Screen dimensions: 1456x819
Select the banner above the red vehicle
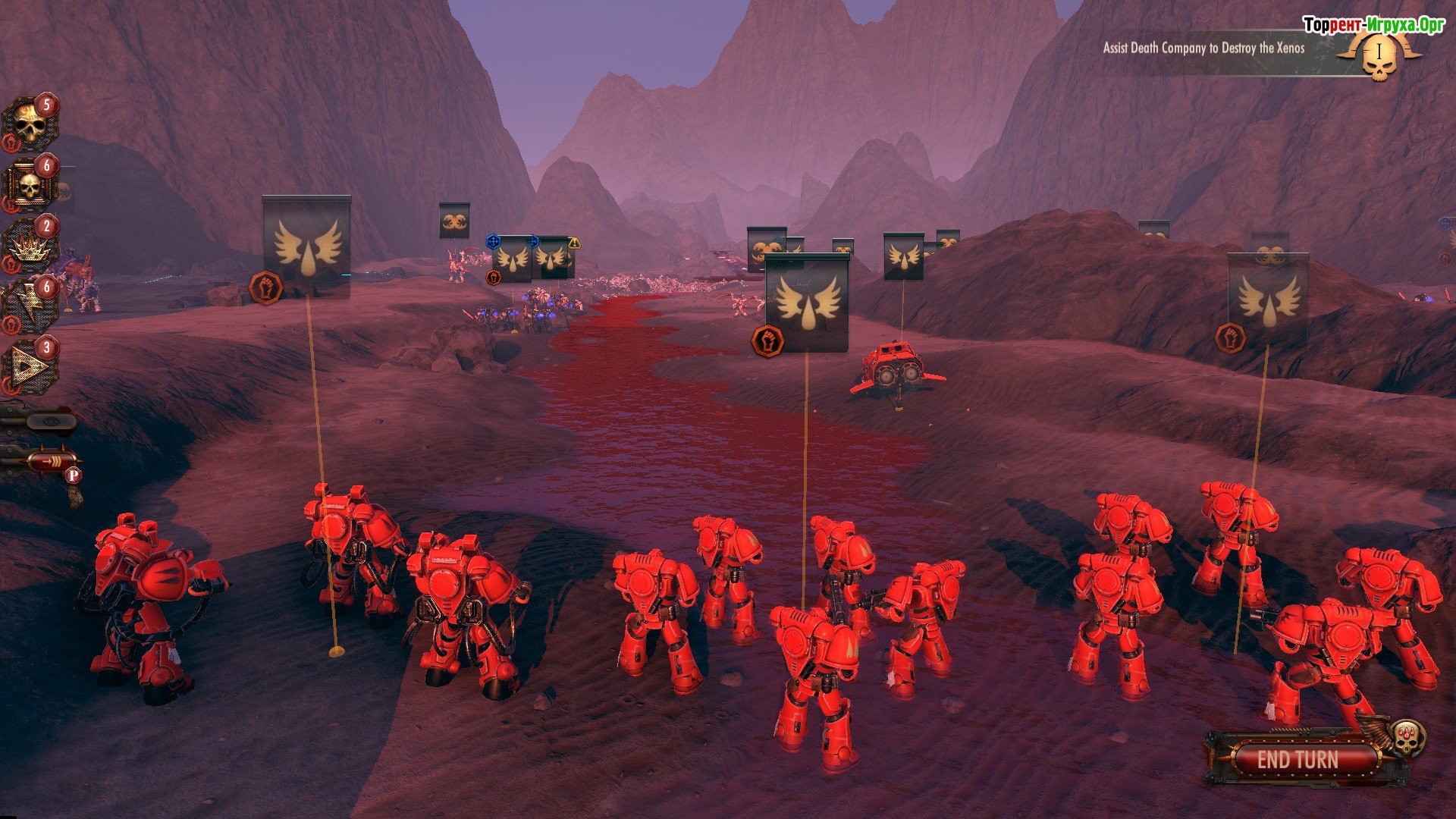[x=903, y=256]
